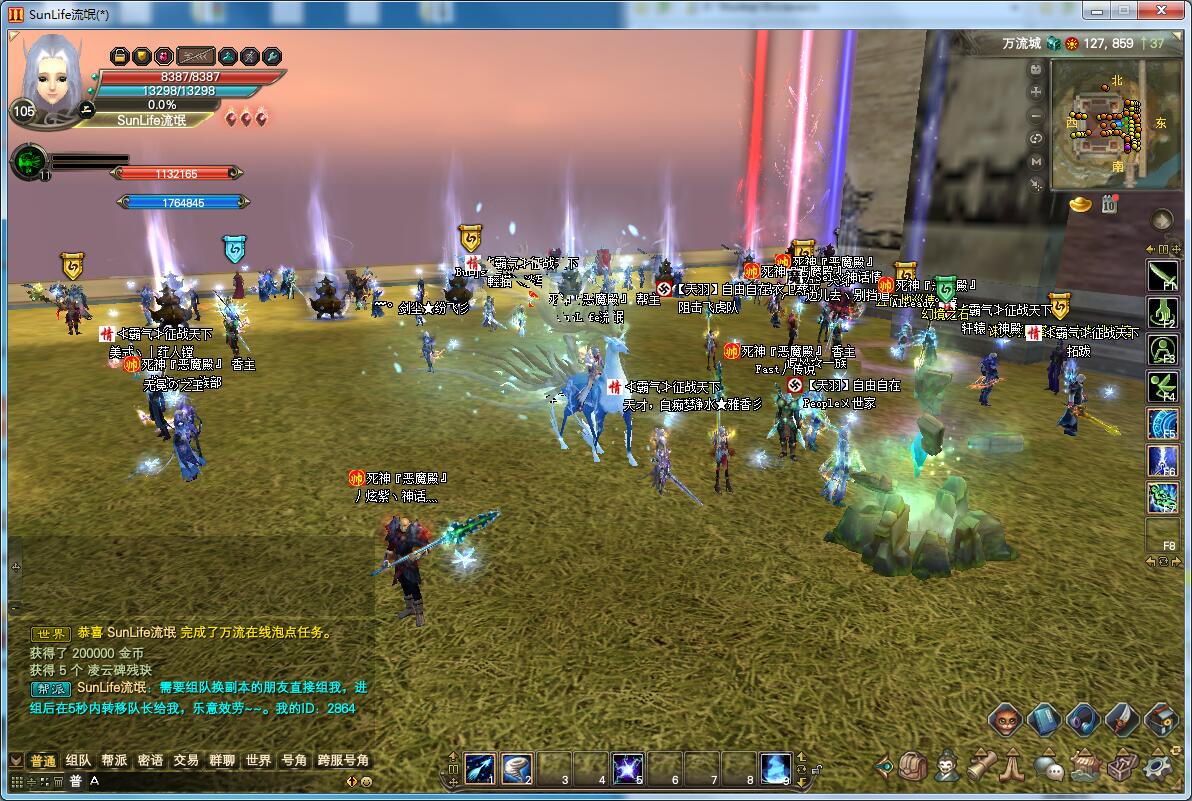1192x801 pixels.
Task: Switch chat to the 组队 (team) tab
Action: point(78,760)
